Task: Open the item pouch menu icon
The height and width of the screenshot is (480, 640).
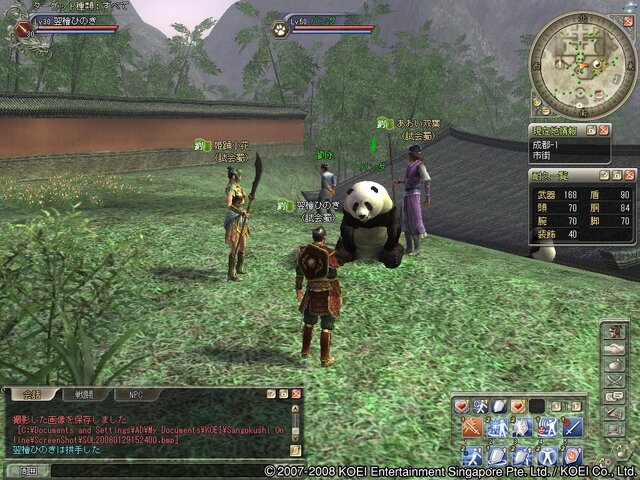Action: click(x=615, y=363)
